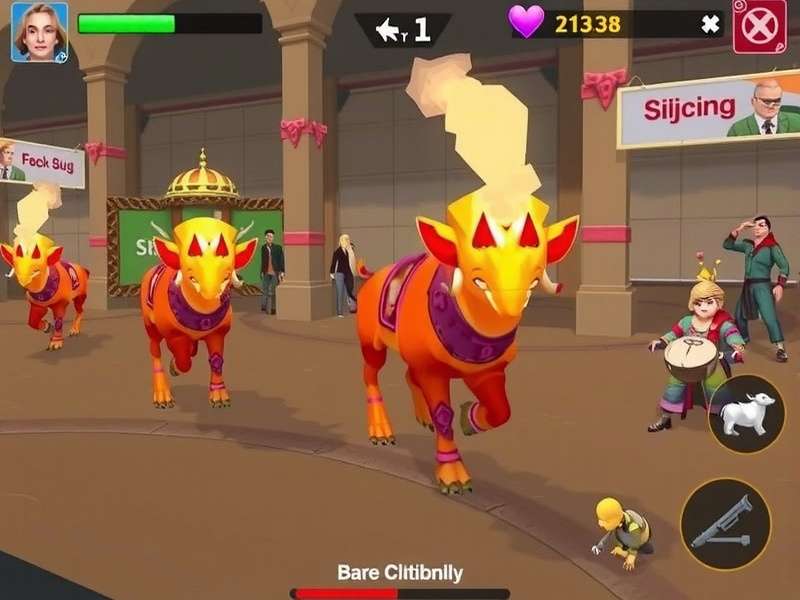
Task: Tap the player portrait avatar
Action: click(x=39, y=32)
